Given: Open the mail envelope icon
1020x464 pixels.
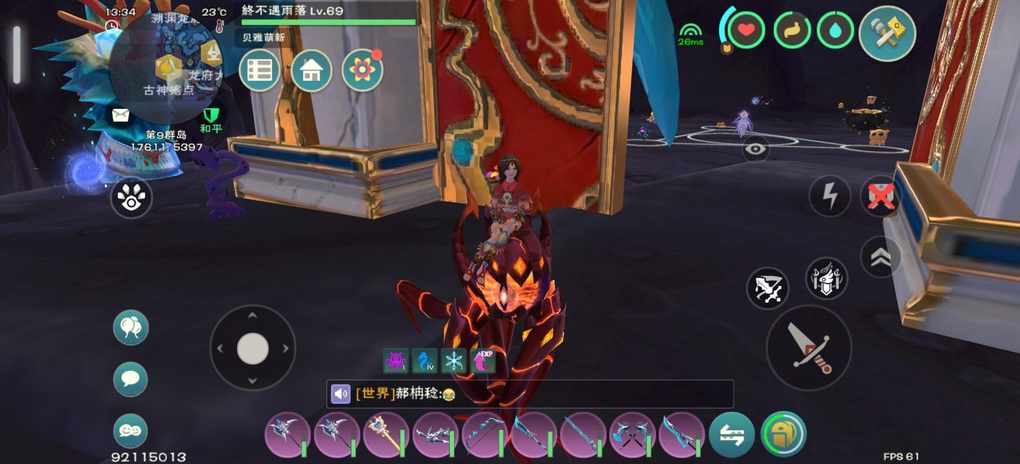Looking at the screenshot, I should (121, 115).
